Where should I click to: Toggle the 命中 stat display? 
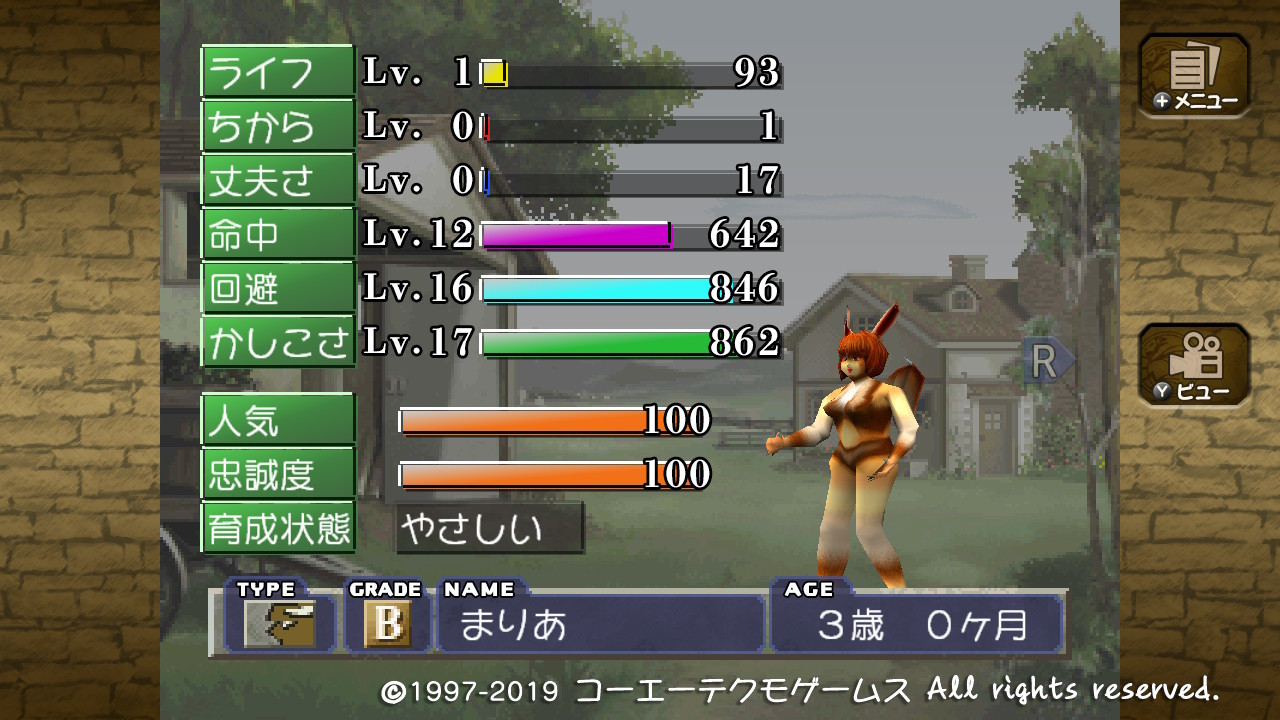[x=278, y=233]
